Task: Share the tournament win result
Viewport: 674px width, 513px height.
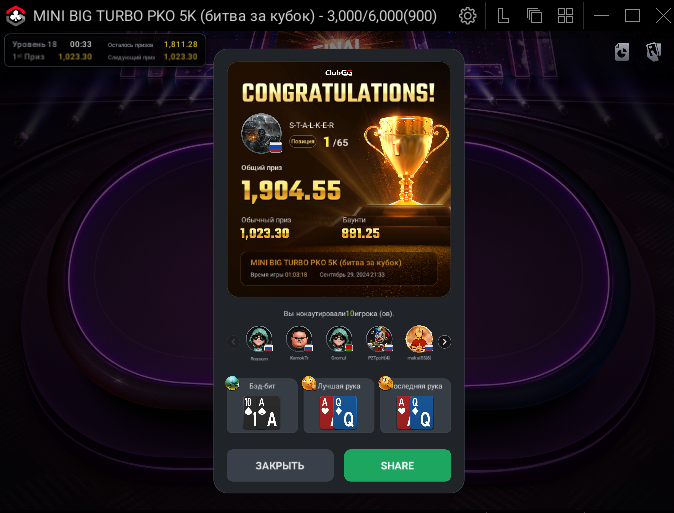Action: tap(397, 466)
